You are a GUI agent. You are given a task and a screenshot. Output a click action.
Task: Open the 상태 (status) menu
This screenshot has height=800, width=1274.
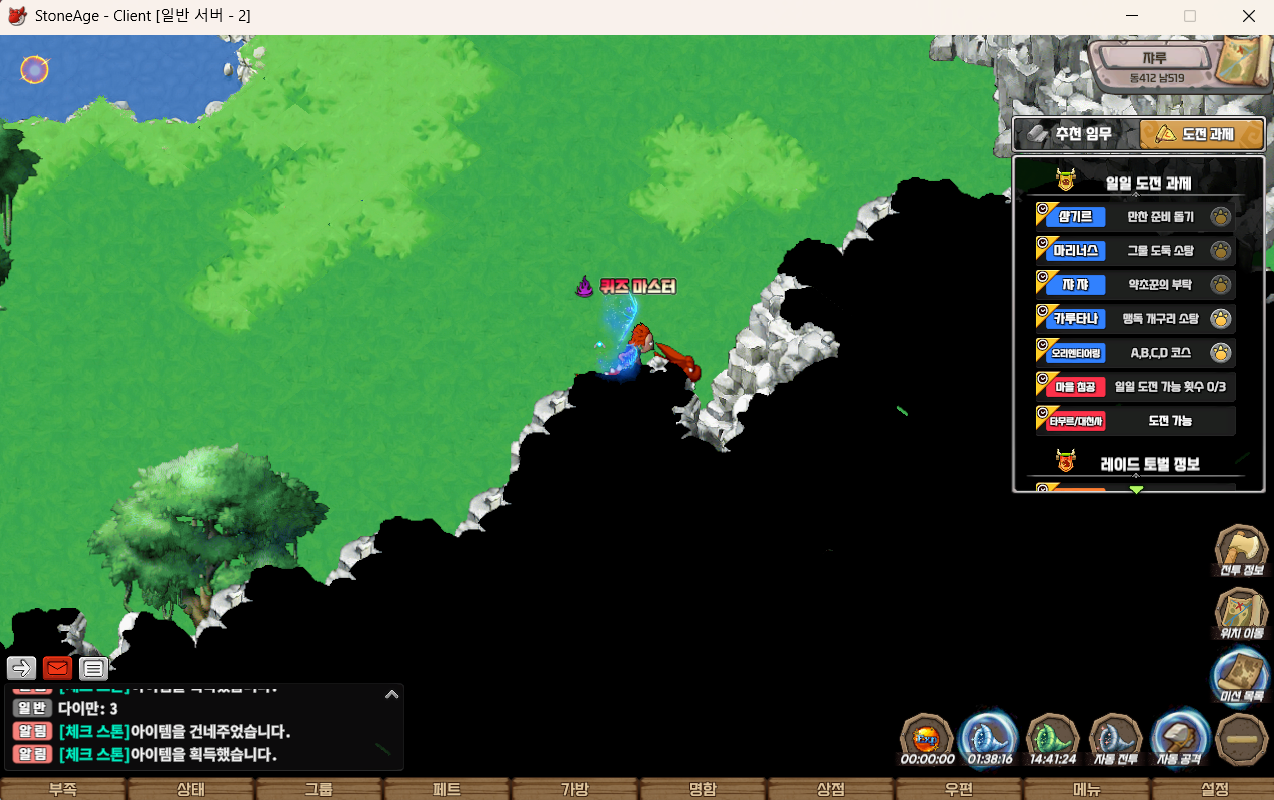[x=191, y=789]
